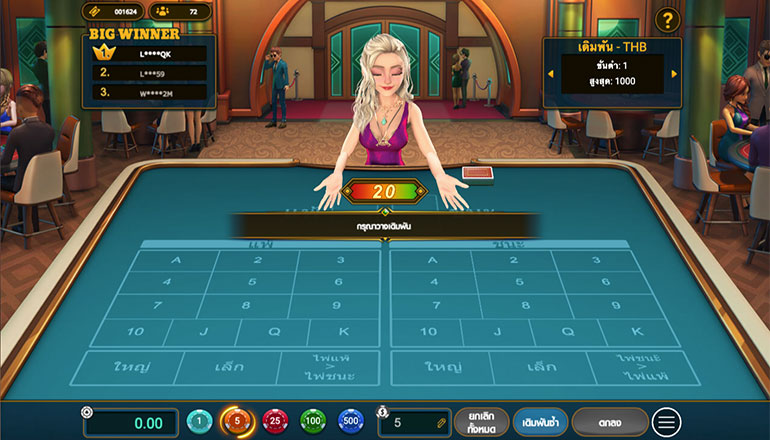Screen dimensions: 770x440
Task: Click the right arrow on bet limit panel
Action: [674, 73]
